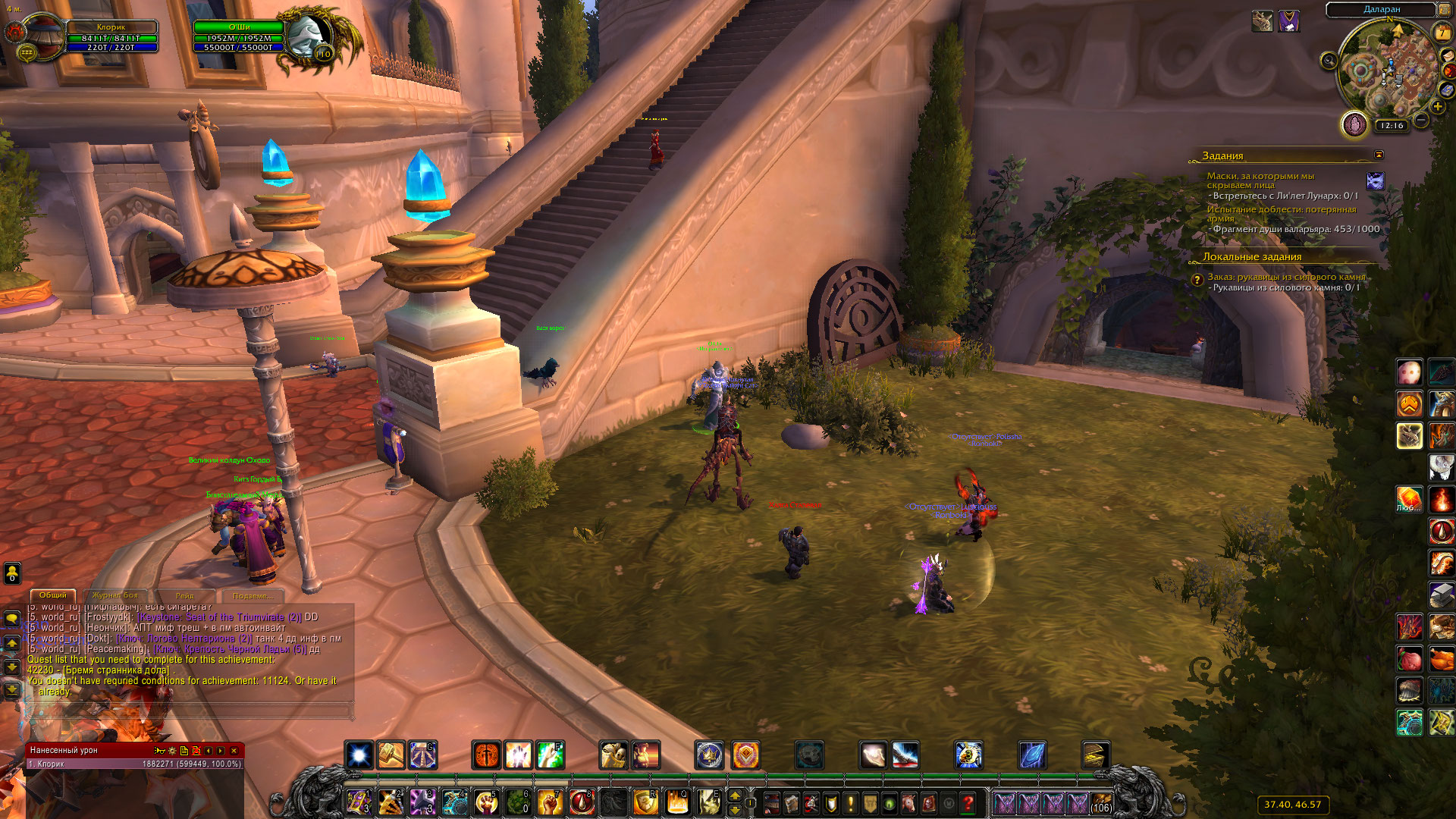This screenshot has height=819, width=1456.
Task: Click the minimap tracking magnifier button
Action: 1329,61
